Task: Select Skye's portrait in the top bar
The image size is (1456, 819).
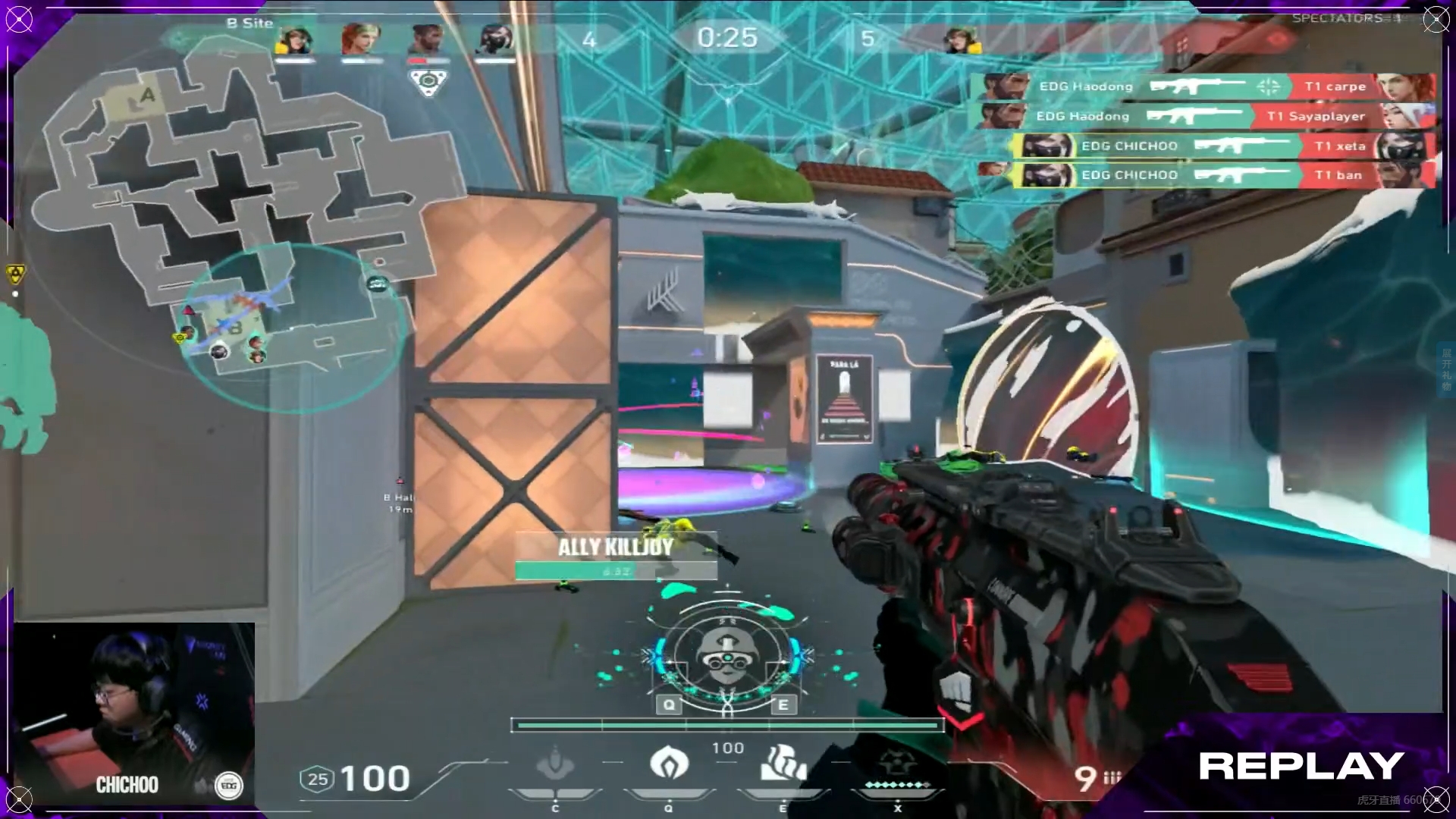Action: tap(359, 39)
